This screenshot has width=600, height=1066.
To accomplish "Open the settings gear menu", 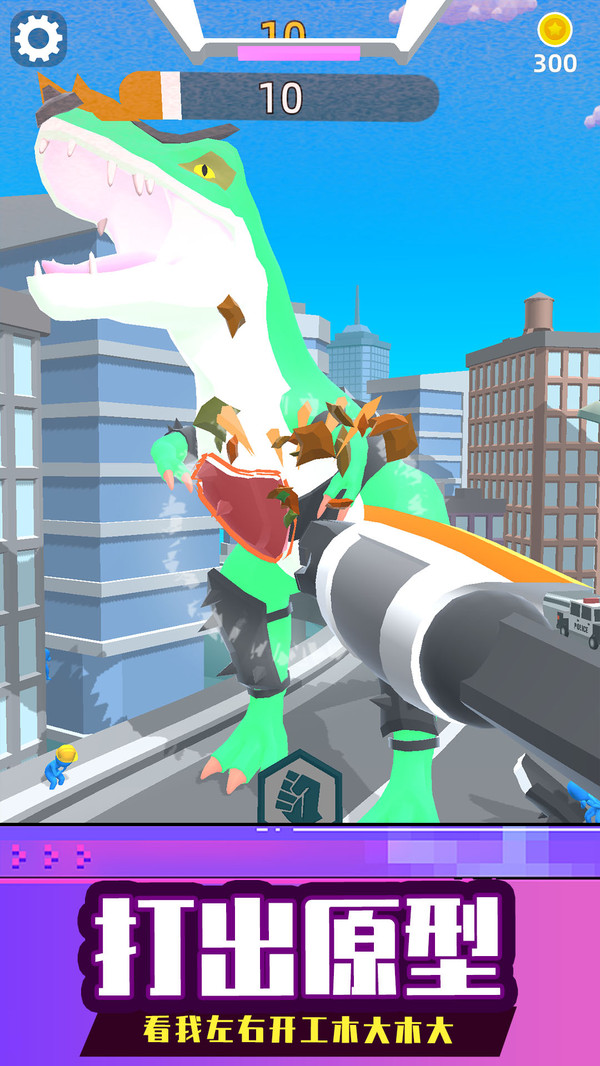I will coord(38,39).
